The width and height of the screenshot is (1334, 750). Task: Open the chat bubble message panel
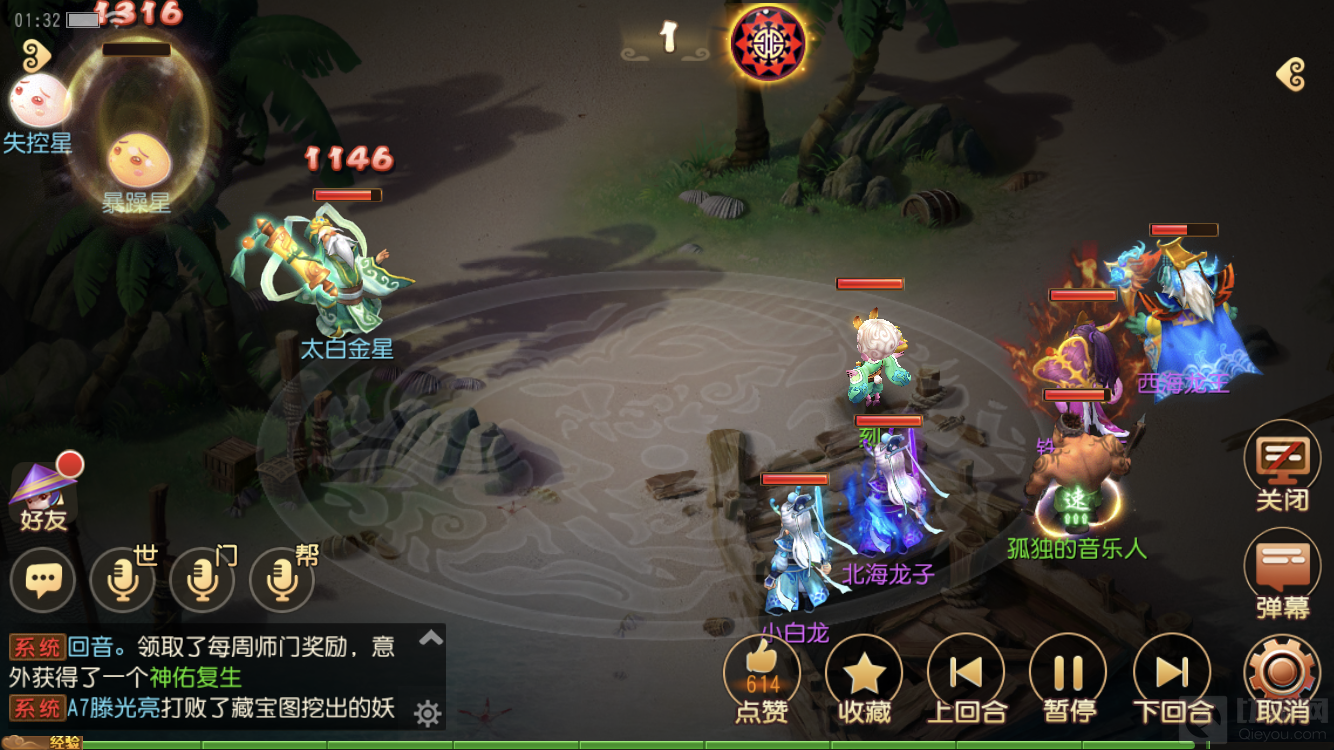click(42, 578)
